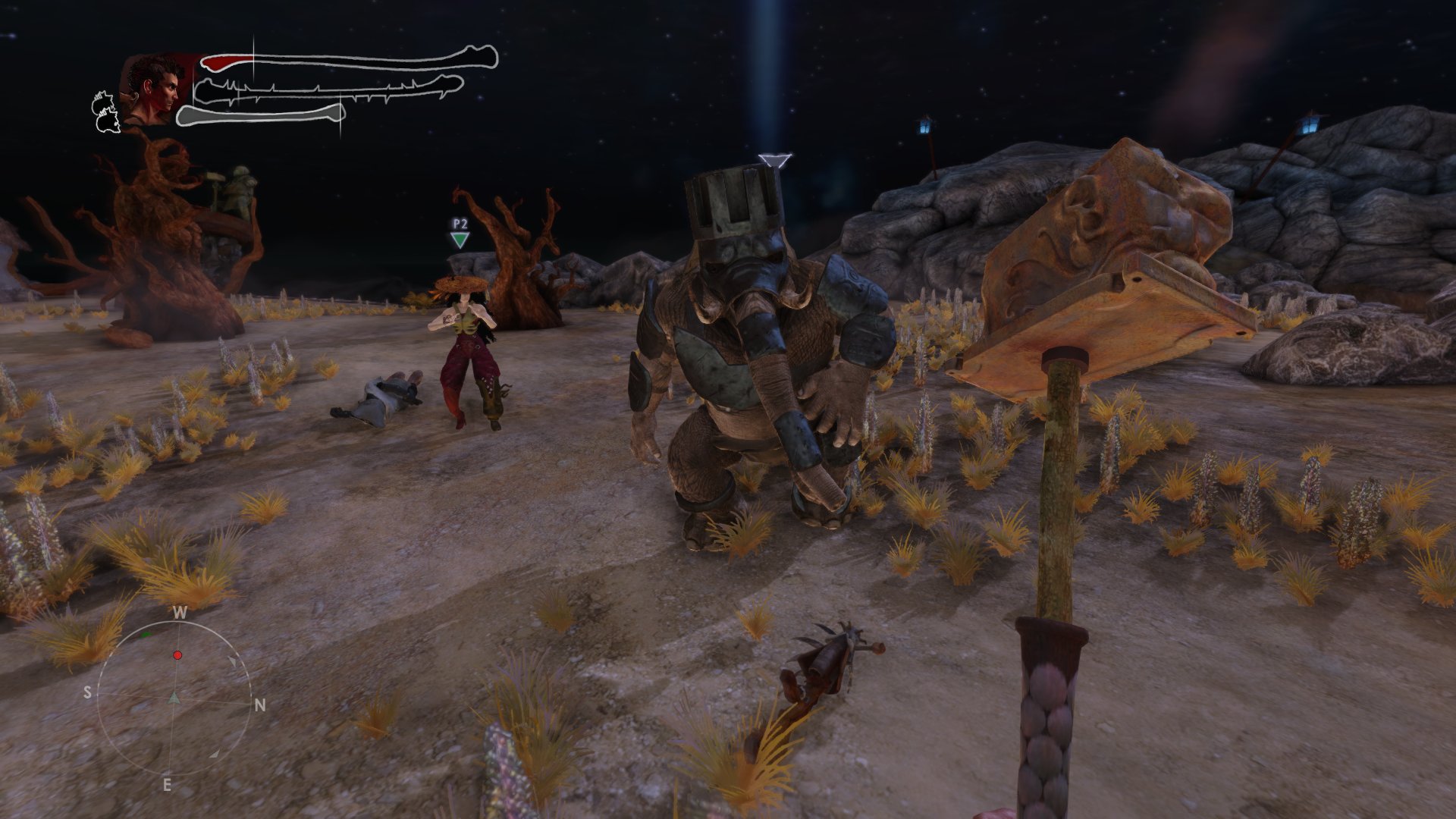This screenshot has height=819, width=1456.
Task: Click the white target marker above the enemy
Action: pyautogui.click(x=774, y=160)
